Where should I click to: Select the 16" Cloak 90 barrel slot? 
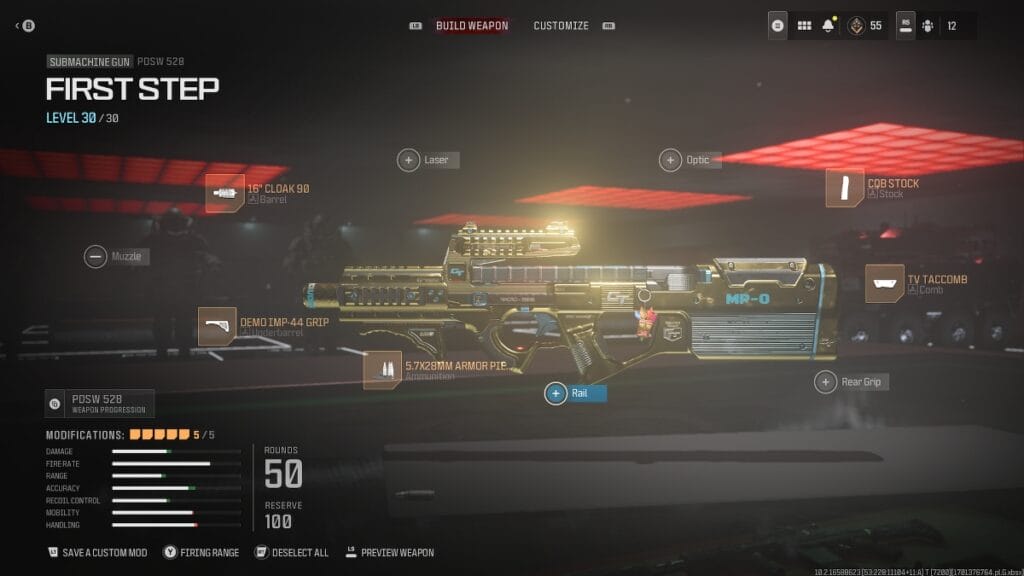click(225, 193)
